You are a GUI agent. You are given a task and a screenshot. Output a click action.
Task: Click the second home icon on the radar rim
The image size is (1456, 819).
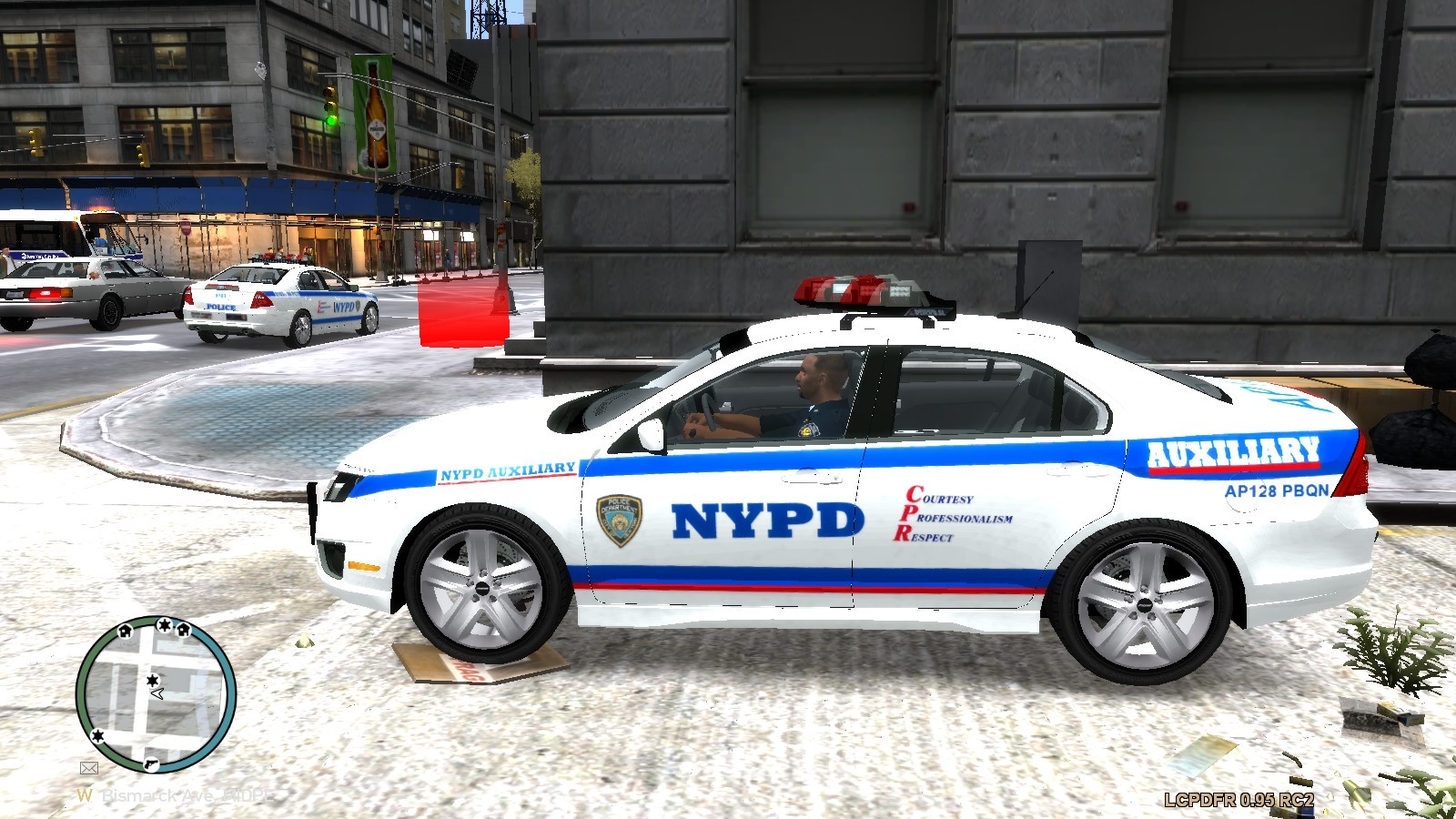pyautogui.click(x=183, y=631)
